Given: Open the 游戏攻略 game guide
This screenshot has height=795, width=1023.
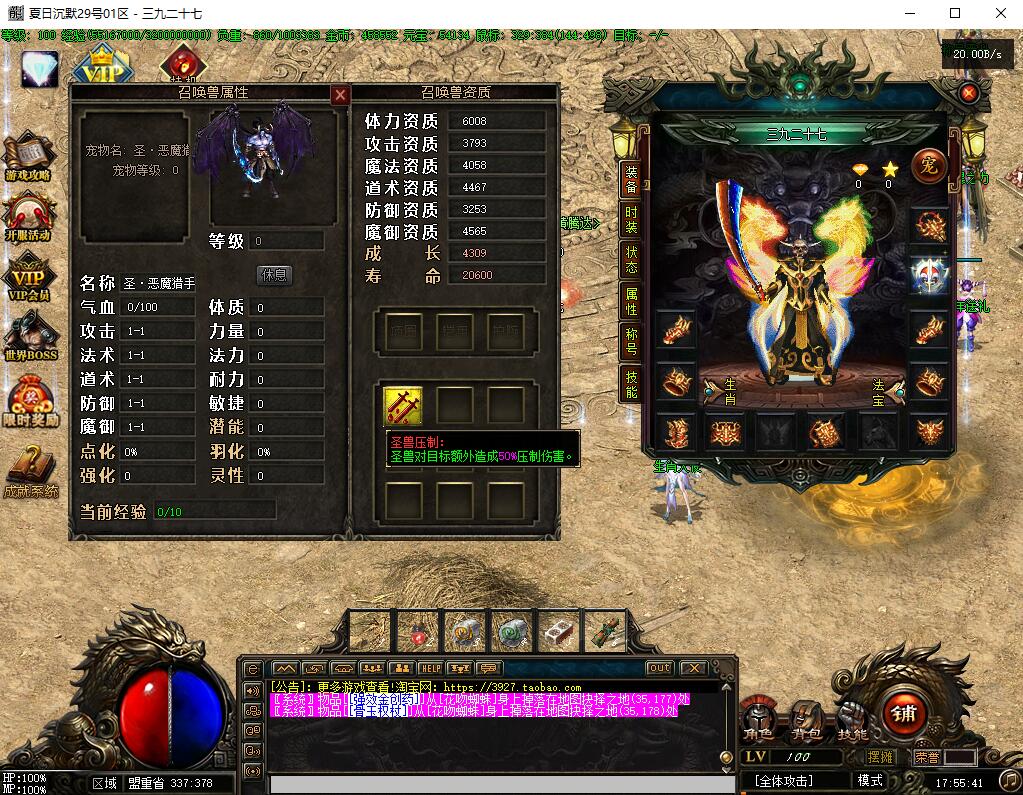Looking at the screenshot, I should click(x=29, y=159).
